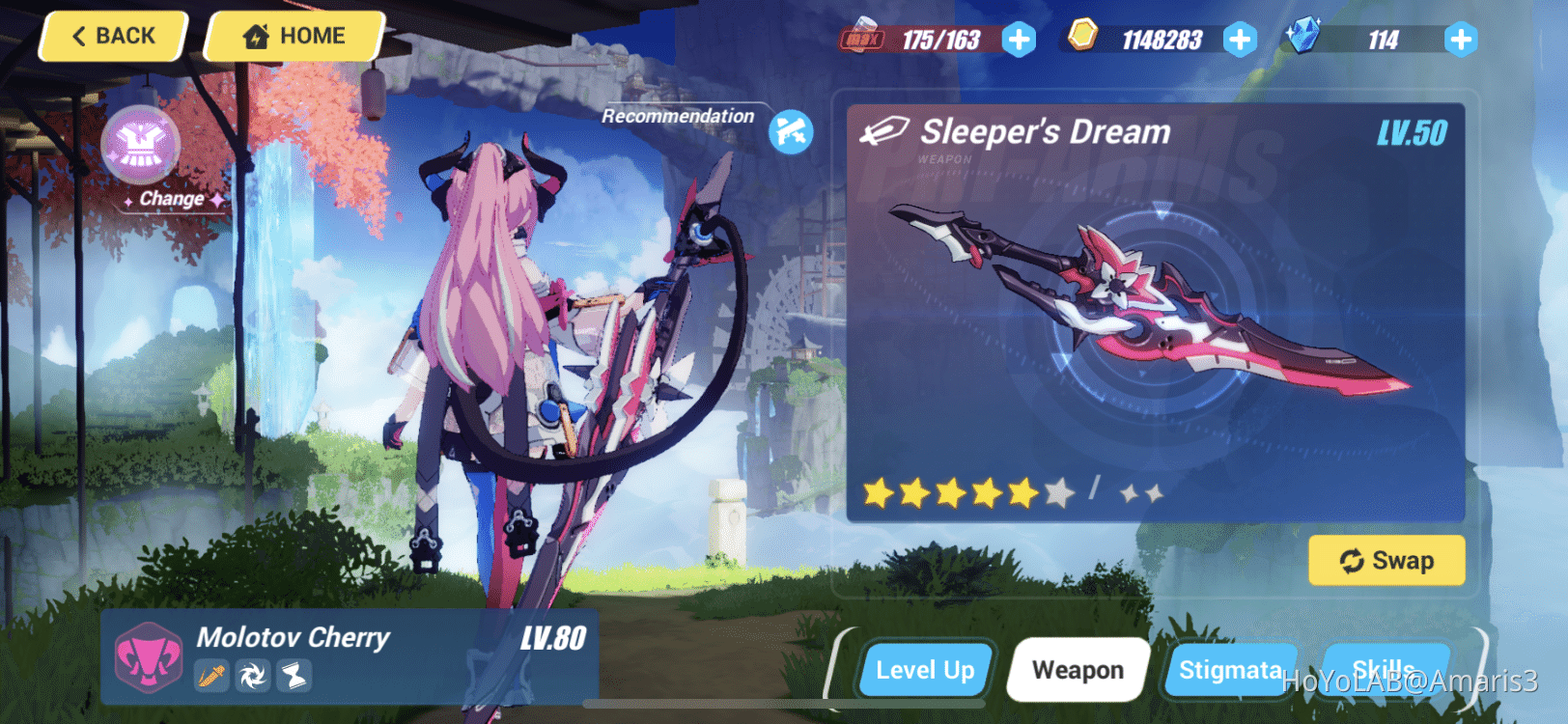
Task: Return to Home screen
Action: point(294,36)
